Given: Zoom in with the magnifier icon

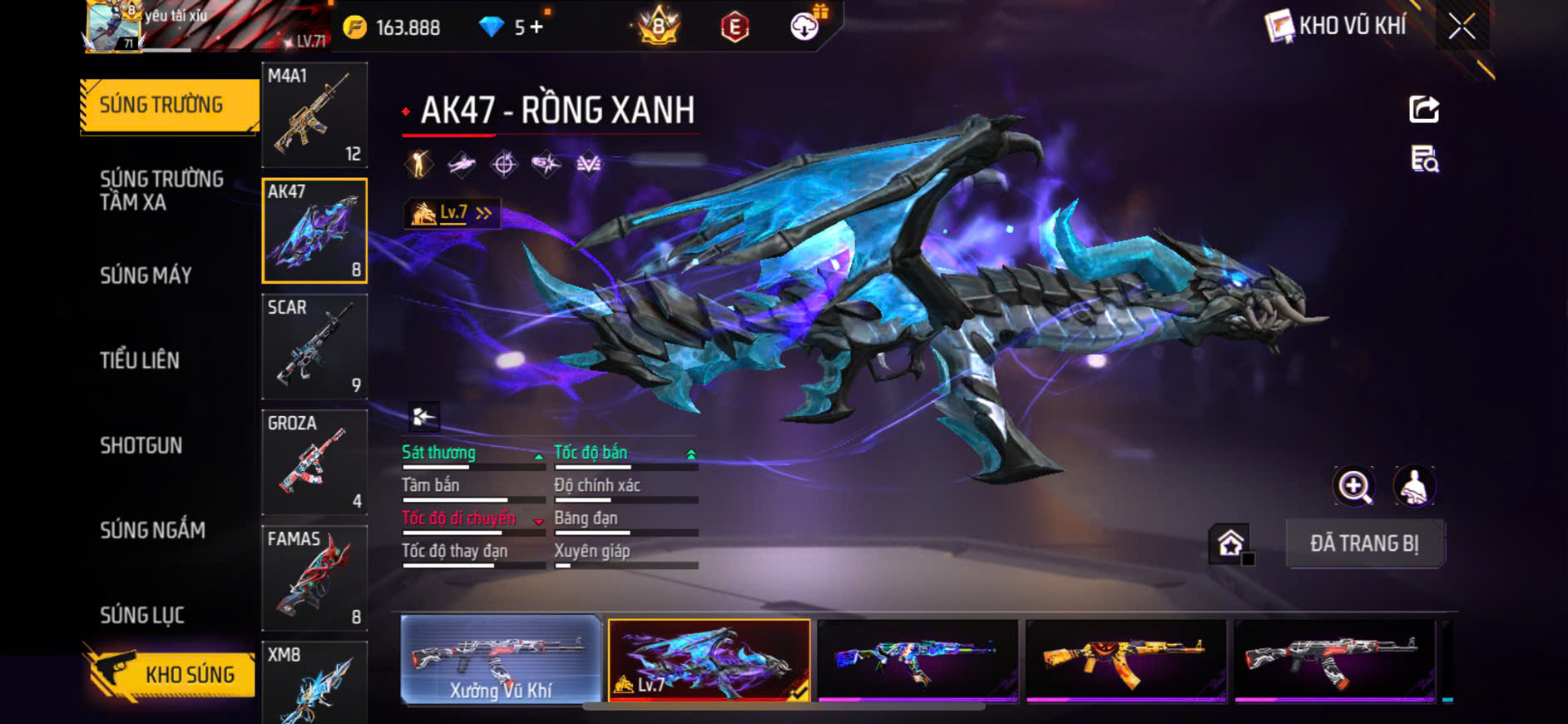Looking at the screenshot, I should pyautogui.click(x=1354, y=487).
